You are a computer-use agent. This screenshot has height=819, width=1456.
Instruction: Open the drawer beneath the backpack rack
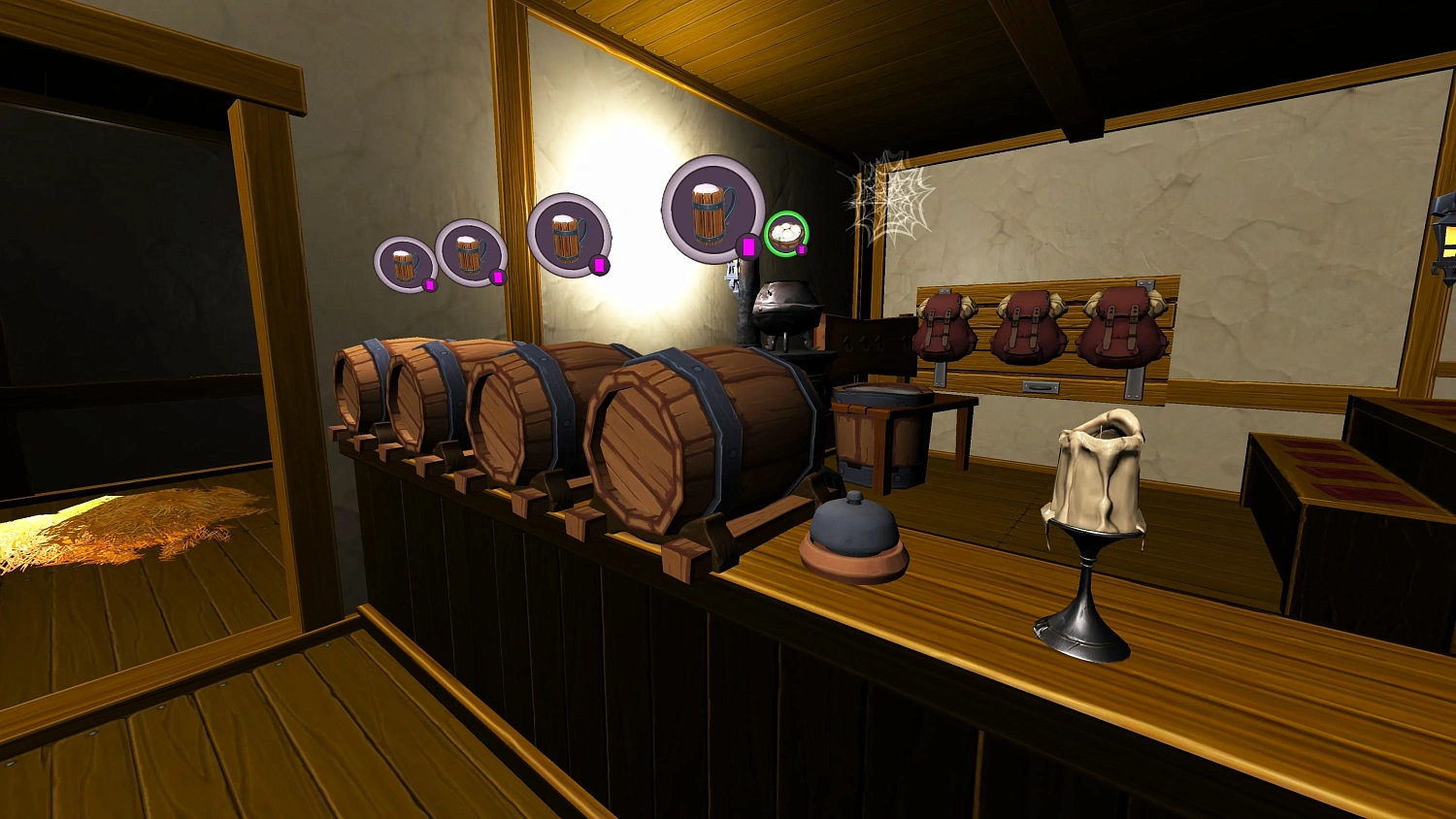pos(1041,387)
